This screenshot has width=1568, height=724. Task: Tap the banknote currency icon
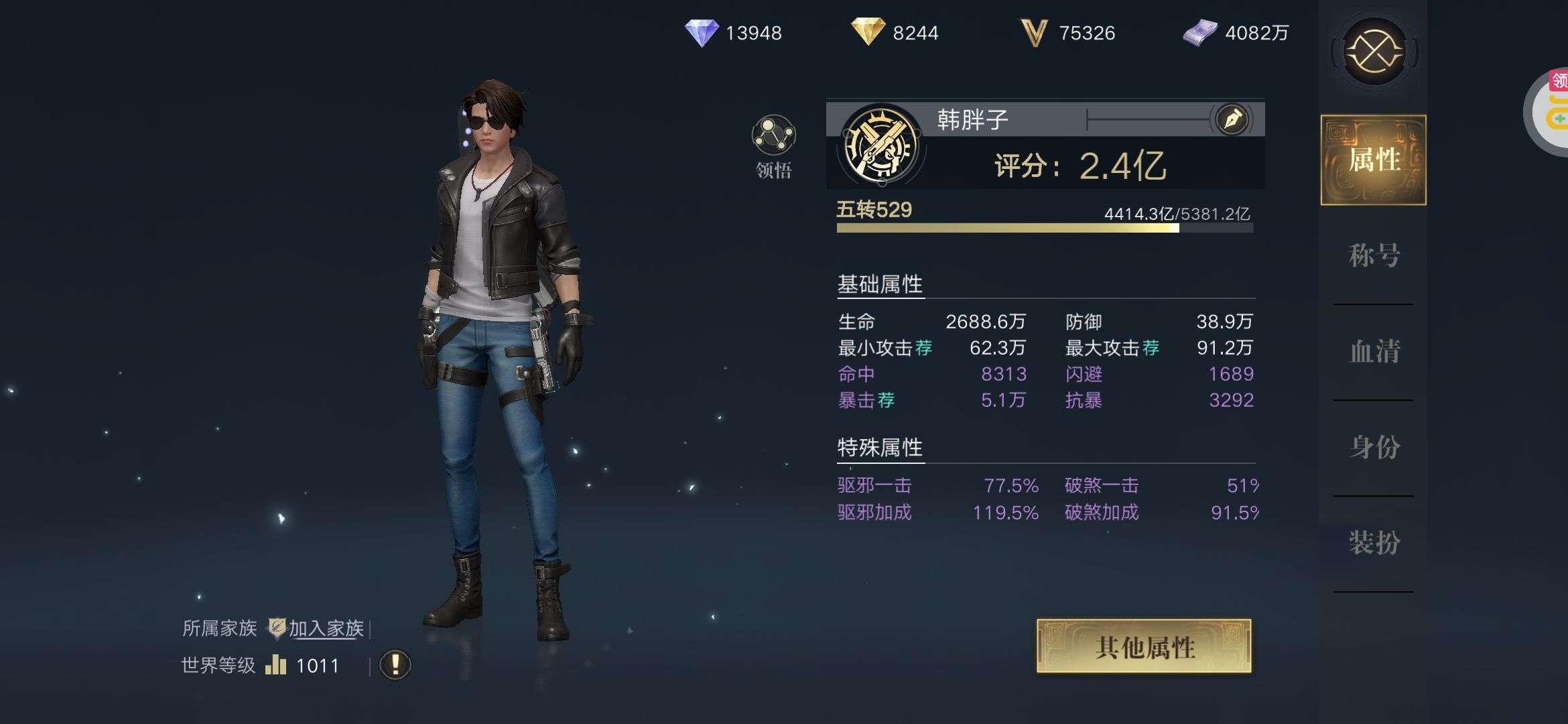[x=1199, y=32]
